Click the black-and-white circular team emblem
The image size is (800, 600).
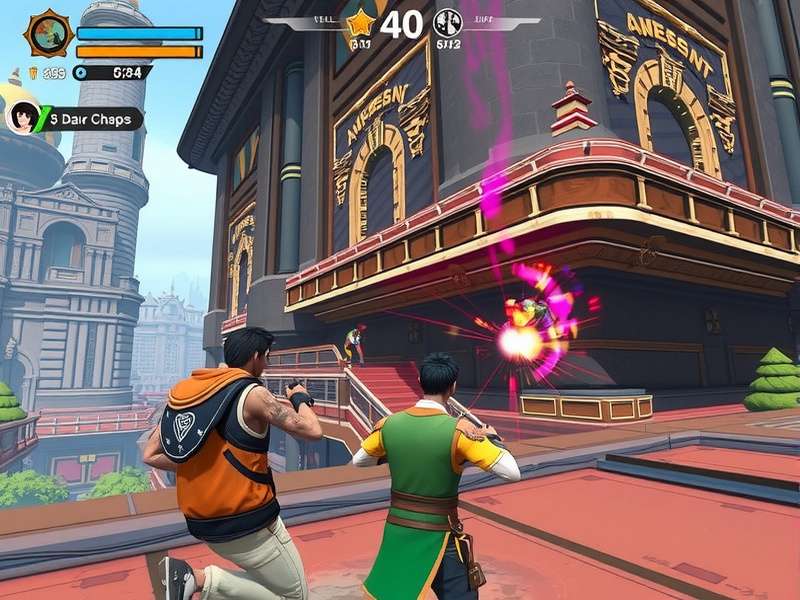[x=447, y=22]
